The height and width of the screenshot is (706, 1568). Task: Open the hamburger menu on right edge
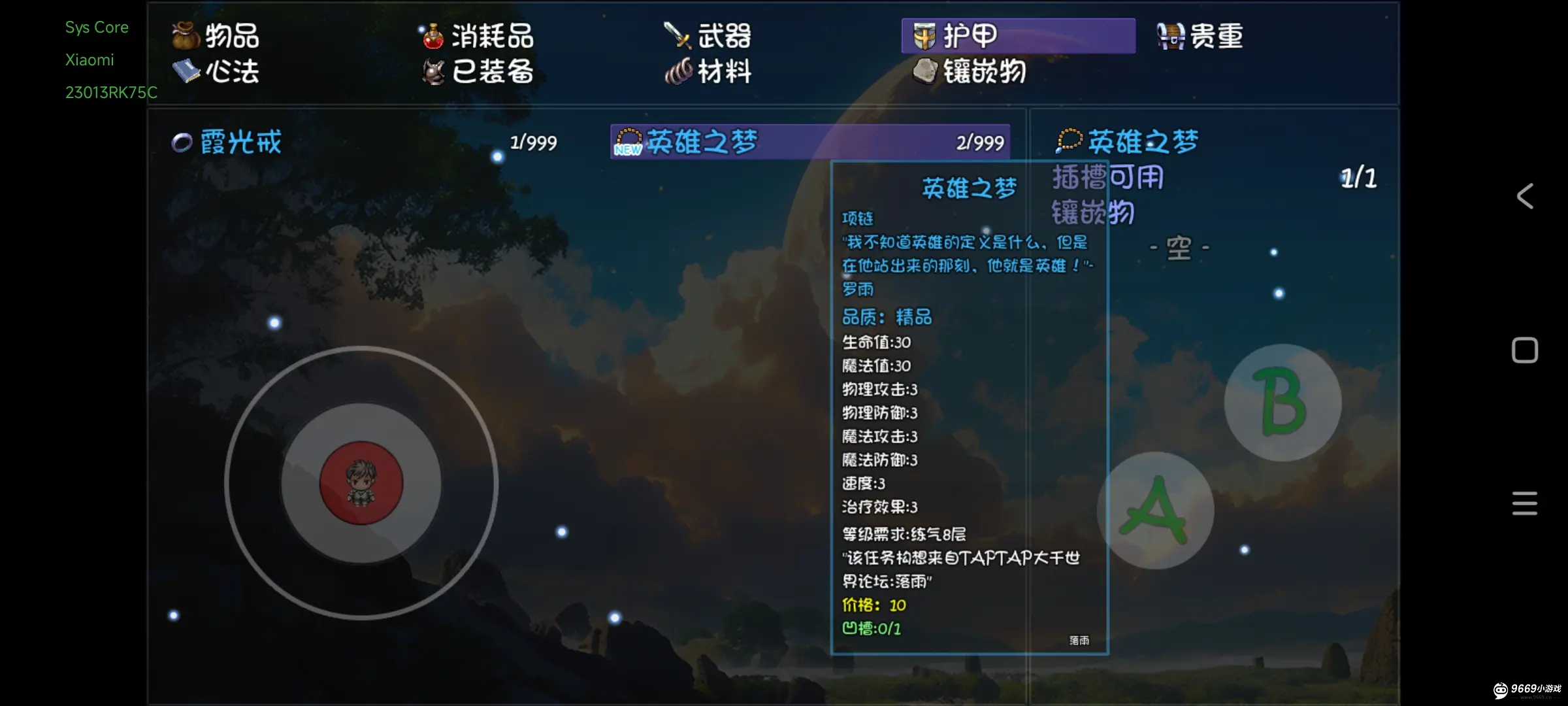pyautogui.click(x=1524, y=503)
